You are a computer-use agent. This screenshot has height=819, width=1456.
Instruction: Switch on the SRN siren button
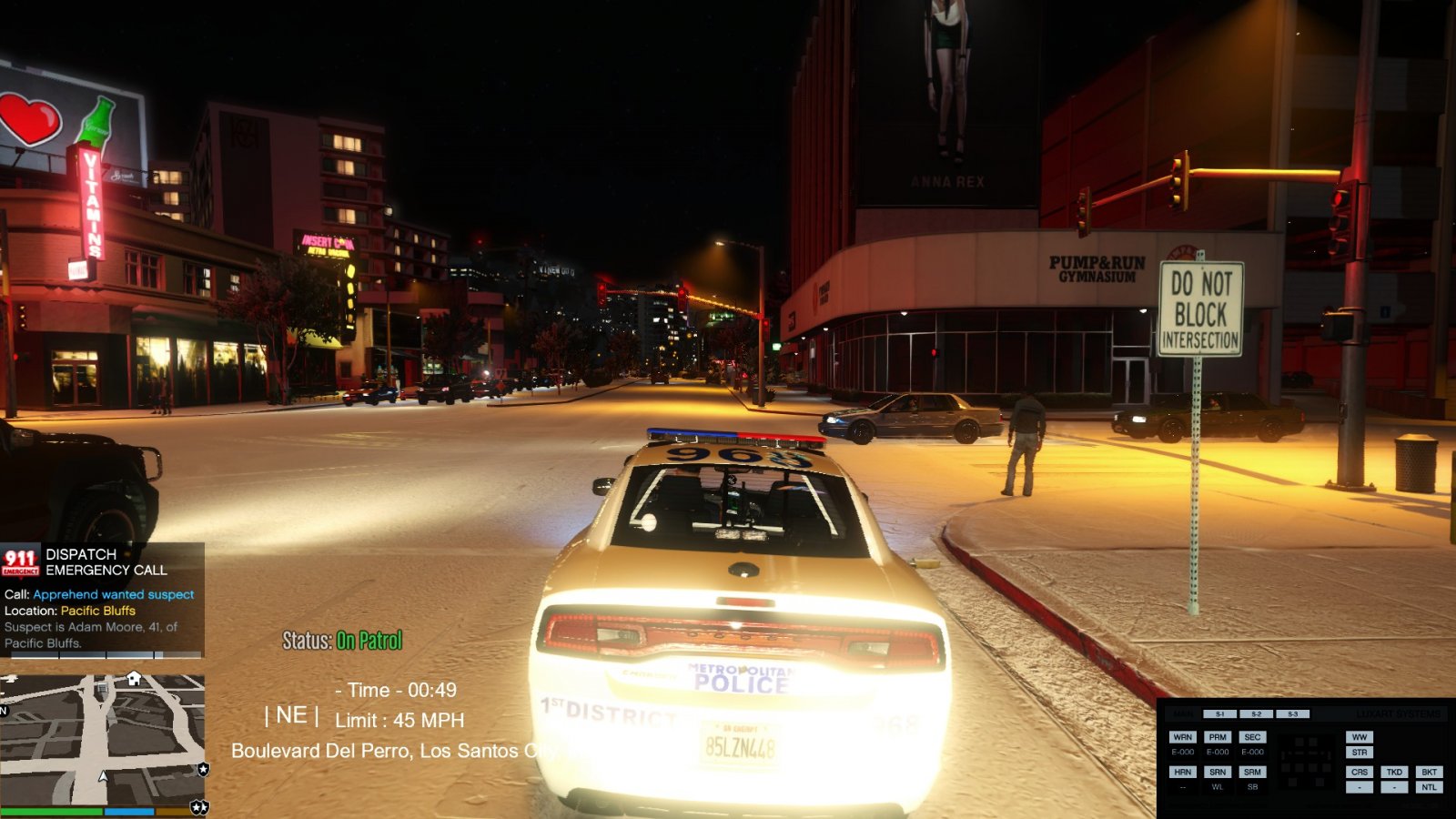point(1218,772)
